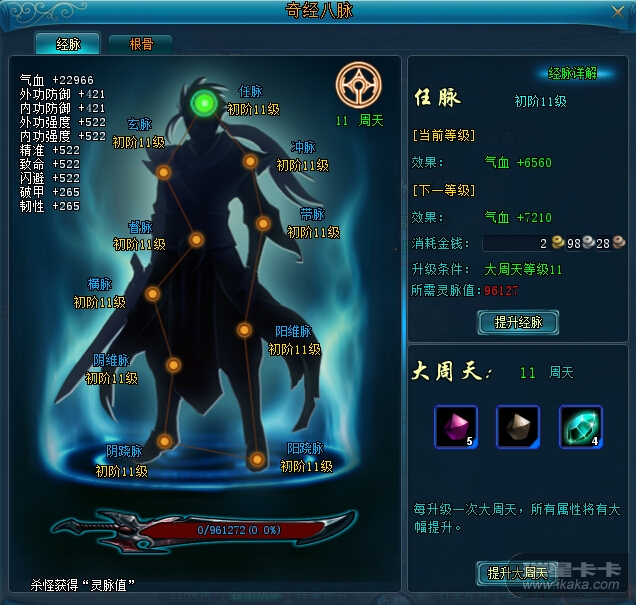Pick the 督脉 meridian node
This screenshot has width=636, height=605.
tap(197, 240)
